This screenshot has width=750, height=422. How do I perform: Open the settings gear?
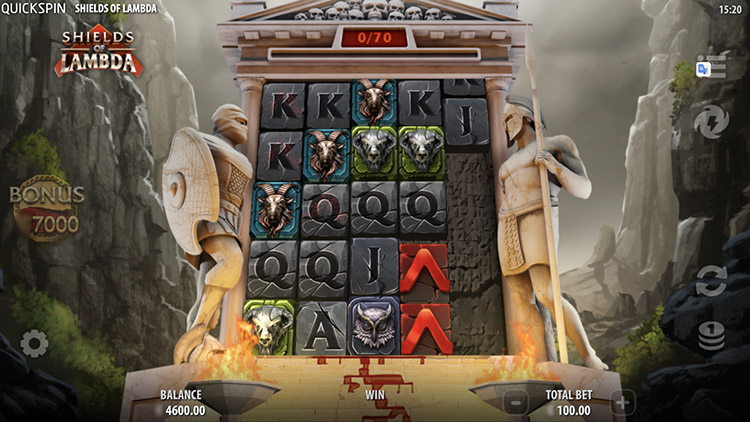(34, 344)
